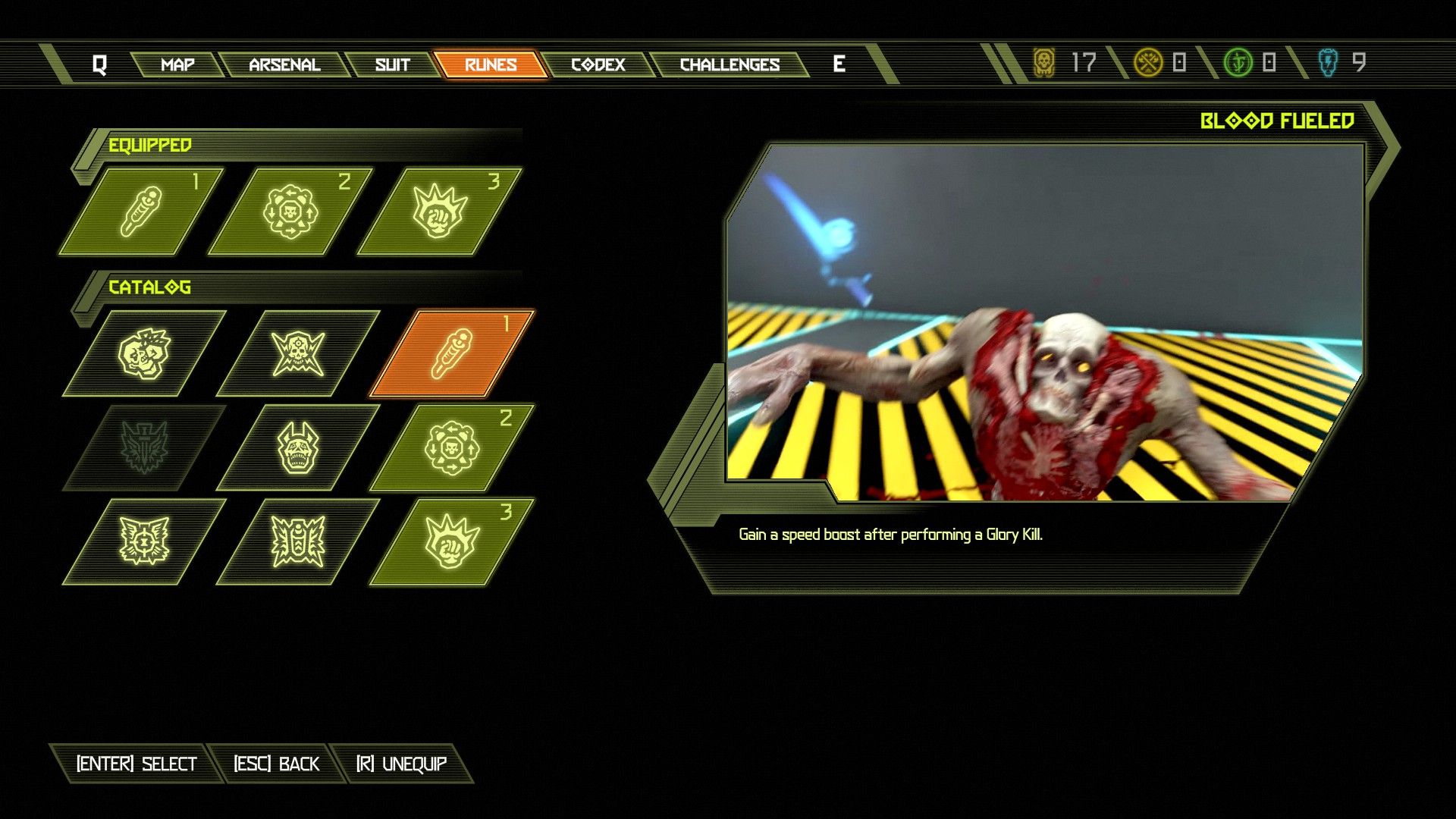Open the Codex tab

(598, 64)
